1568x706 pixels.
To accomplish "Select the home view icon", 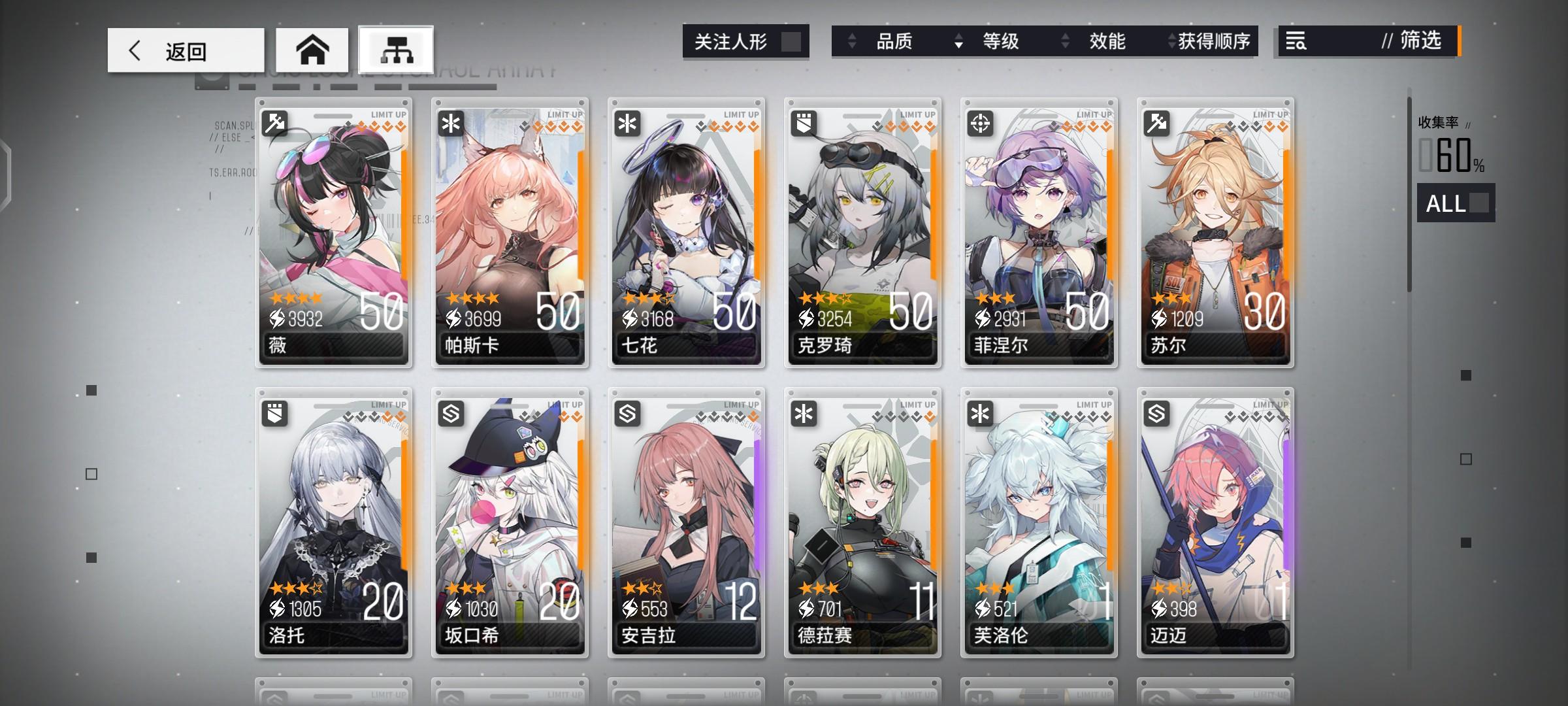I will [314, 49].
